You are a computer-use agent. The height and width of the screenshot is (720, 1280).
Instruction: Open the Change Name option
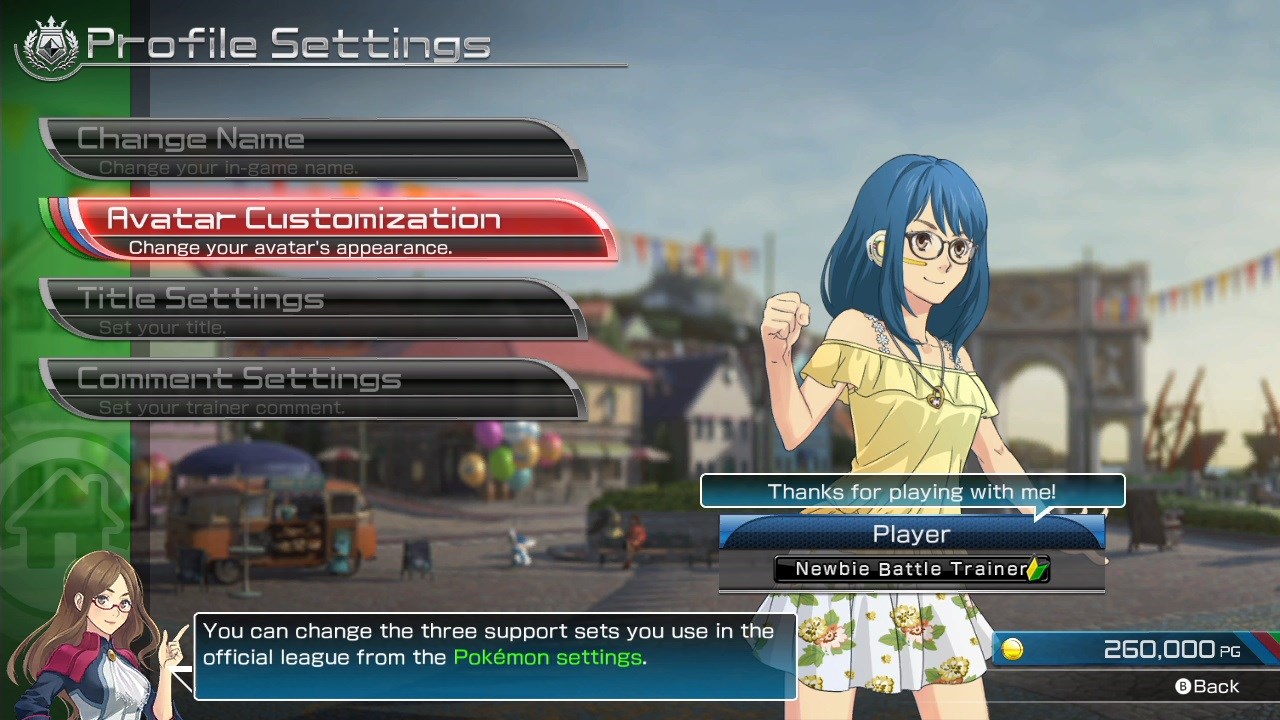point(310,150)
